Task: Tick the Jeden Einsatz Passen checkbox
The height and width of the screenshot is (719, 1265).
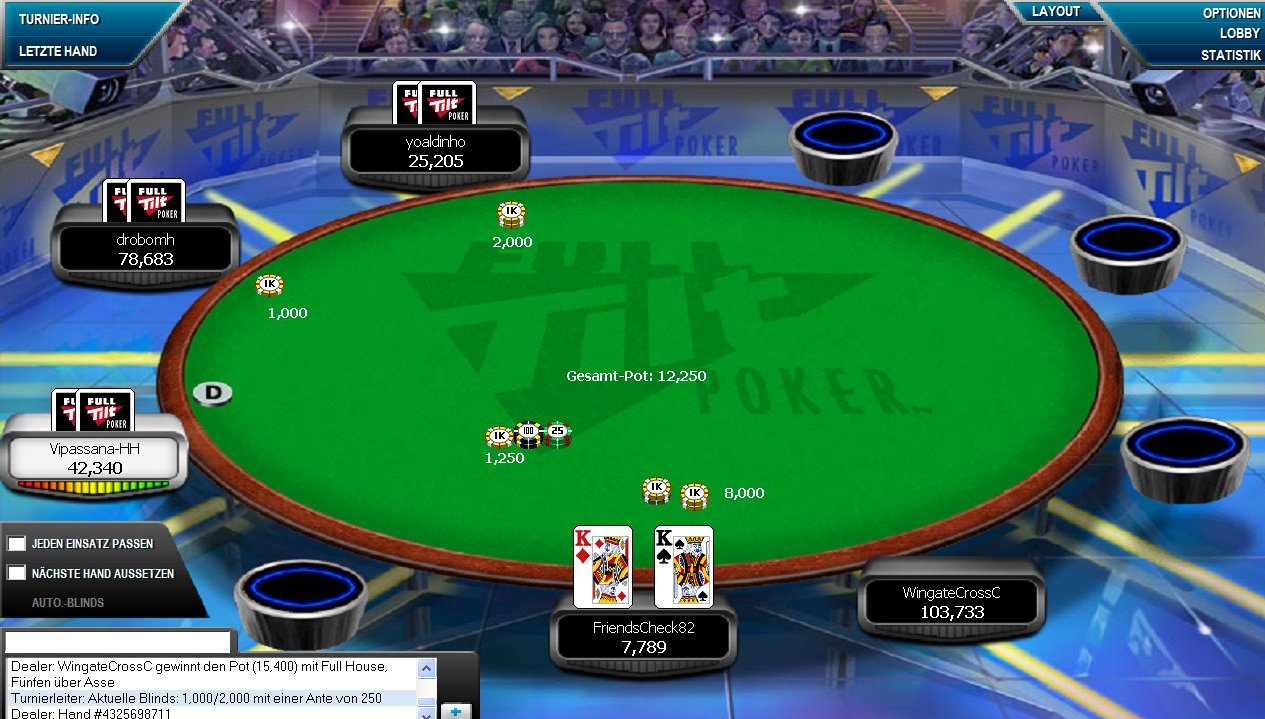Action: [x=16, y=543]
